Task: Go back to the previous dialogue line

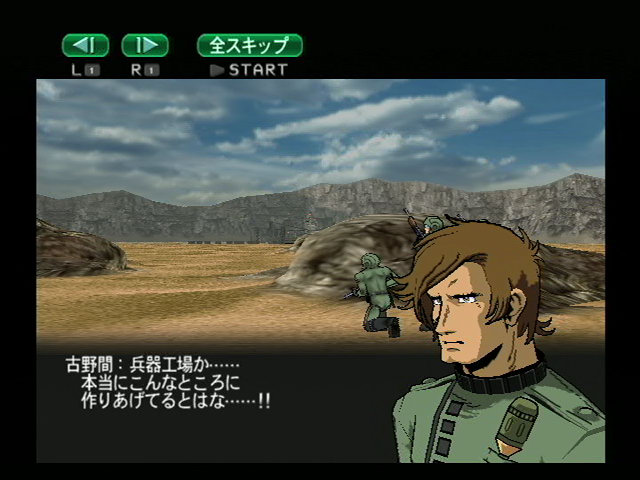Action: coord(85,45)
